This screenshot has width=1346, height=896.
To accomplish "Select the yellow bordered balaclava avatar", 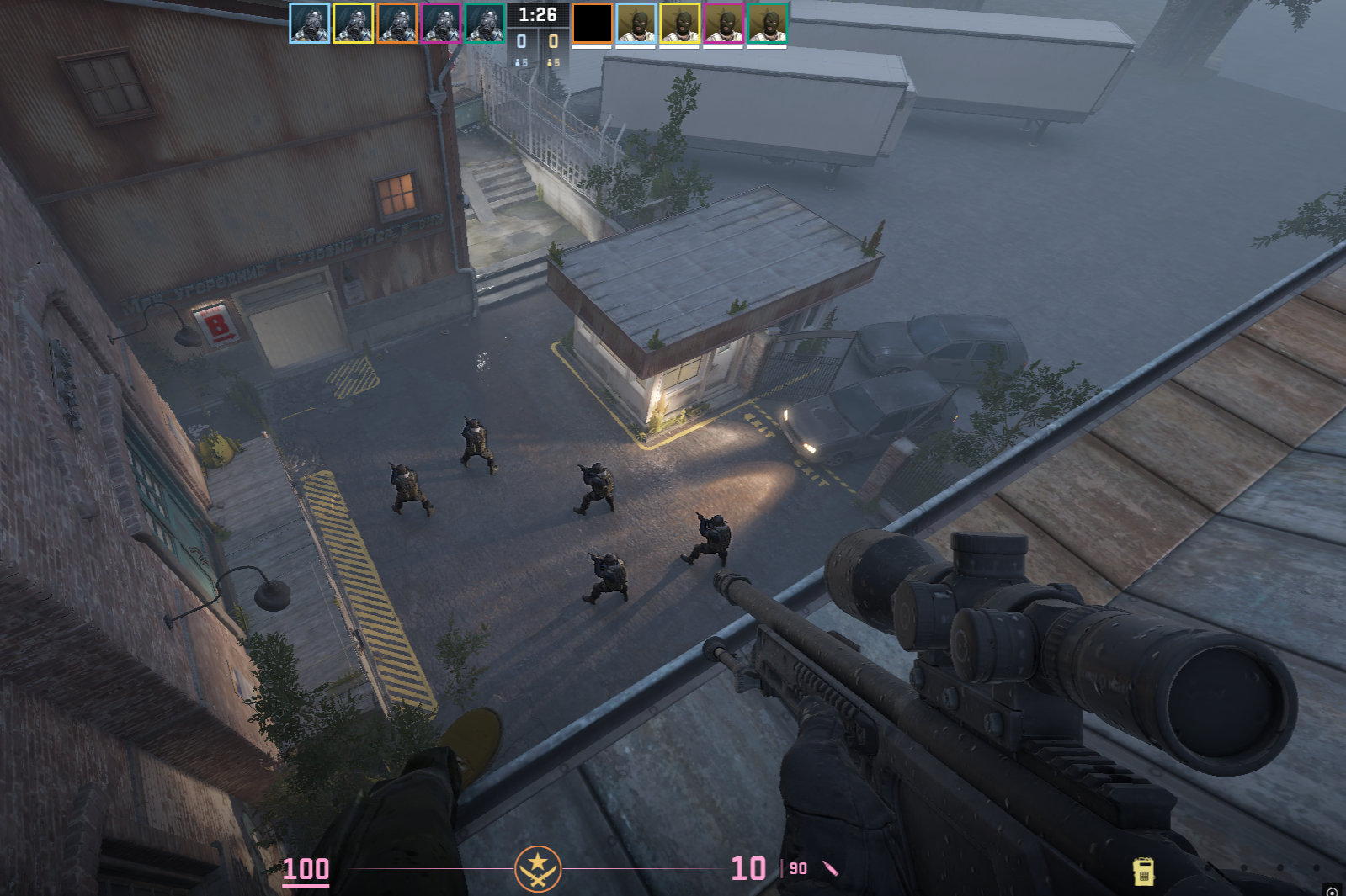I will click(x=680, y=24).
